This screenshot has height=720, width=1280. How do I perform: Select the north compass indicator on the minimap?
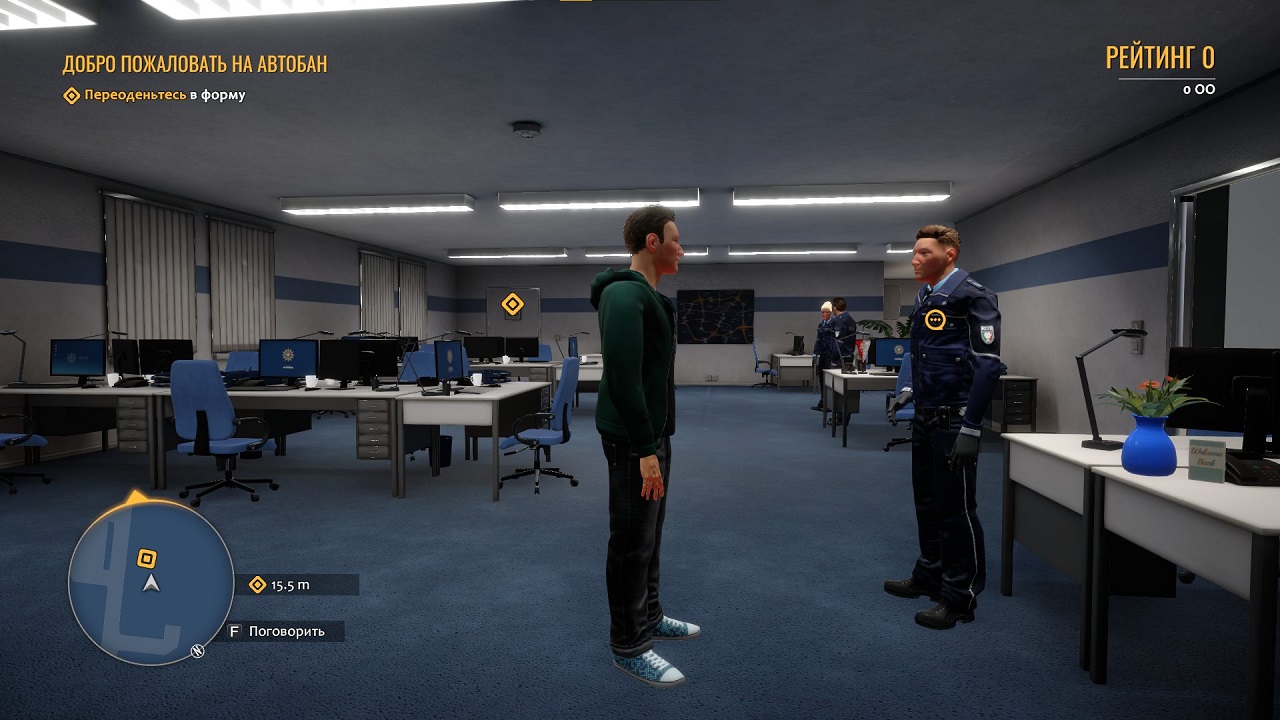coord(197,650)
